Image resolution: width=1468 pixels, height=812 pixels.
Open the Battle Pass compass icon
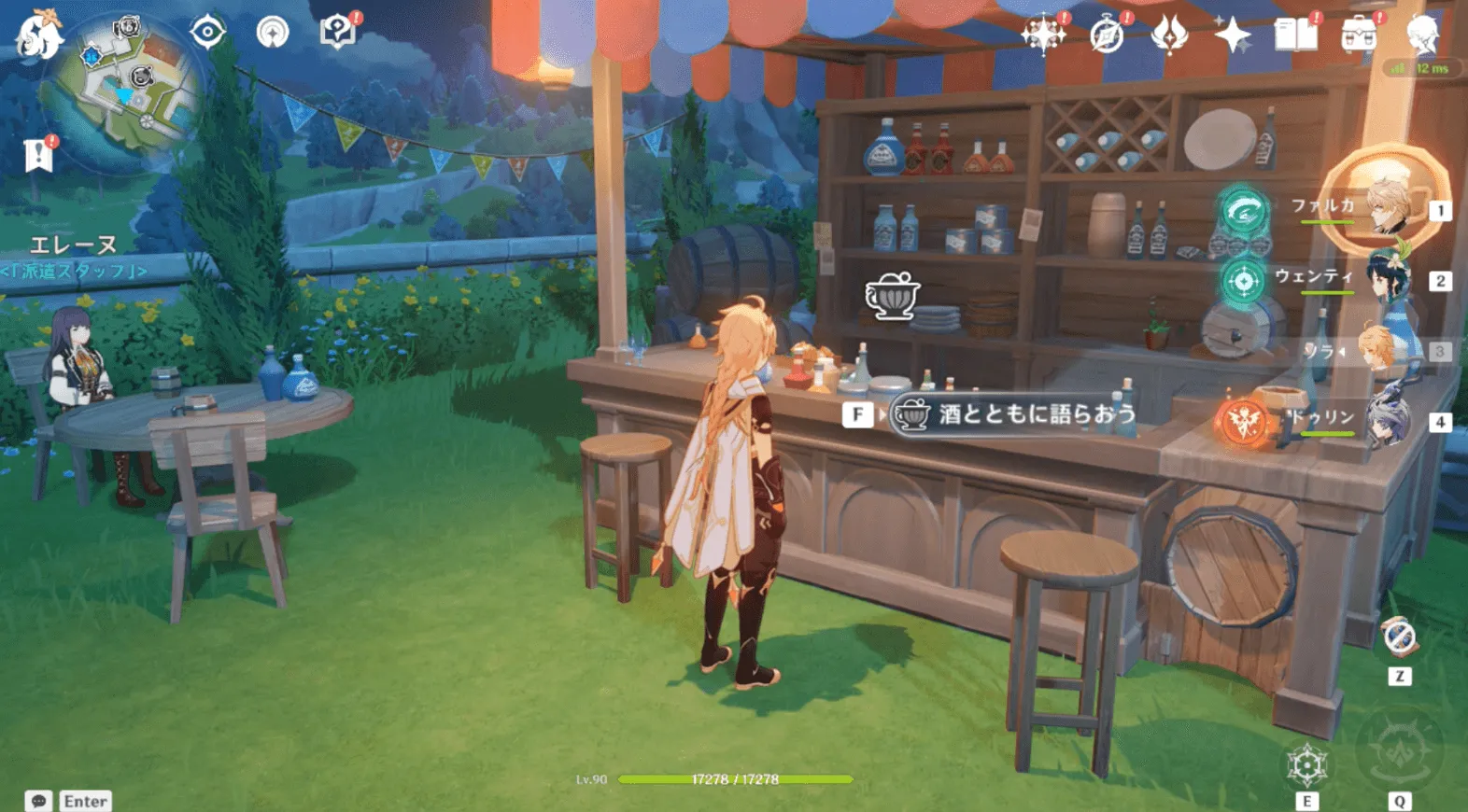[1106, 35]
